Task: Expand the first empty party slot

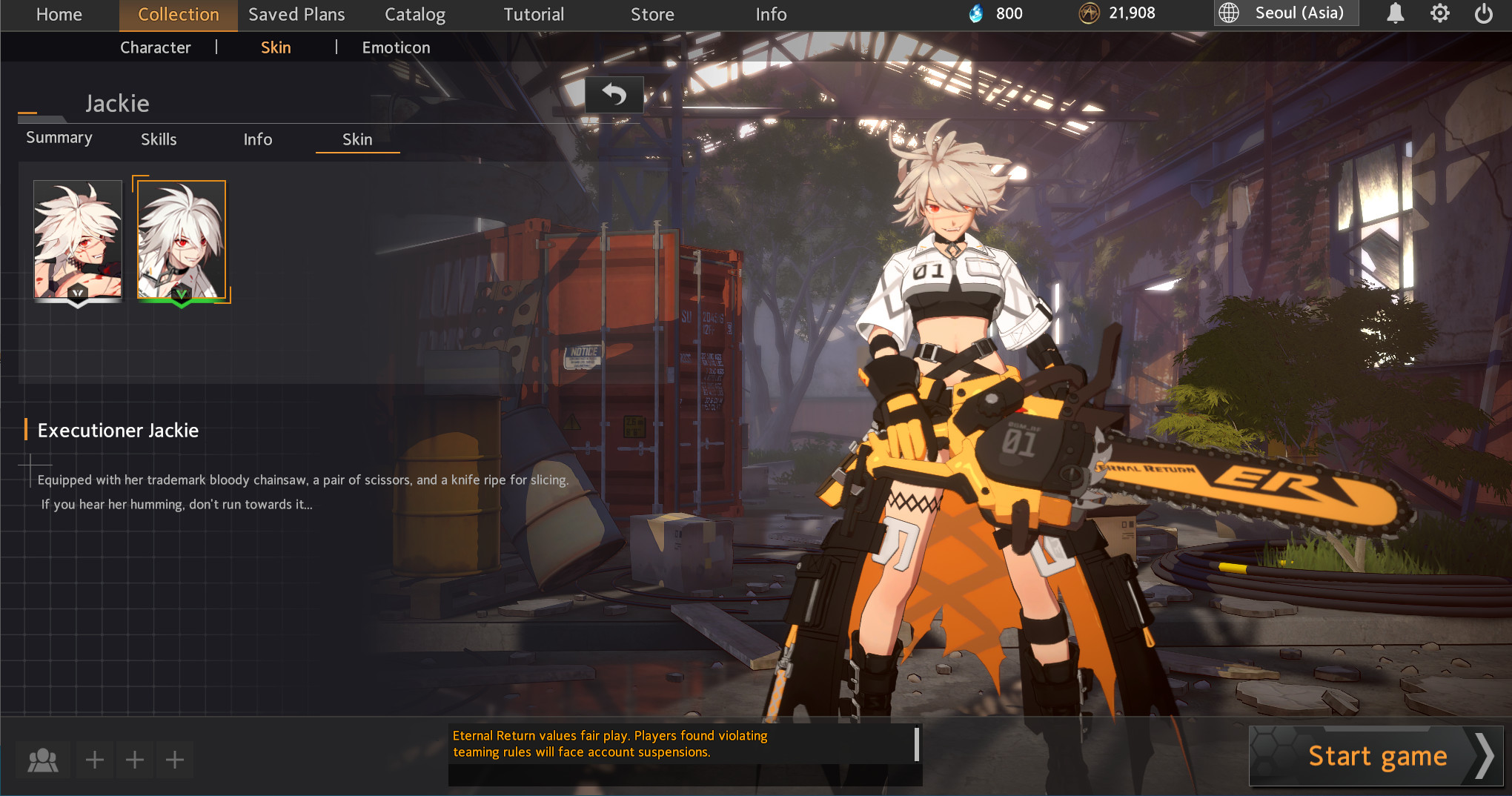Action: click(95, 759)
